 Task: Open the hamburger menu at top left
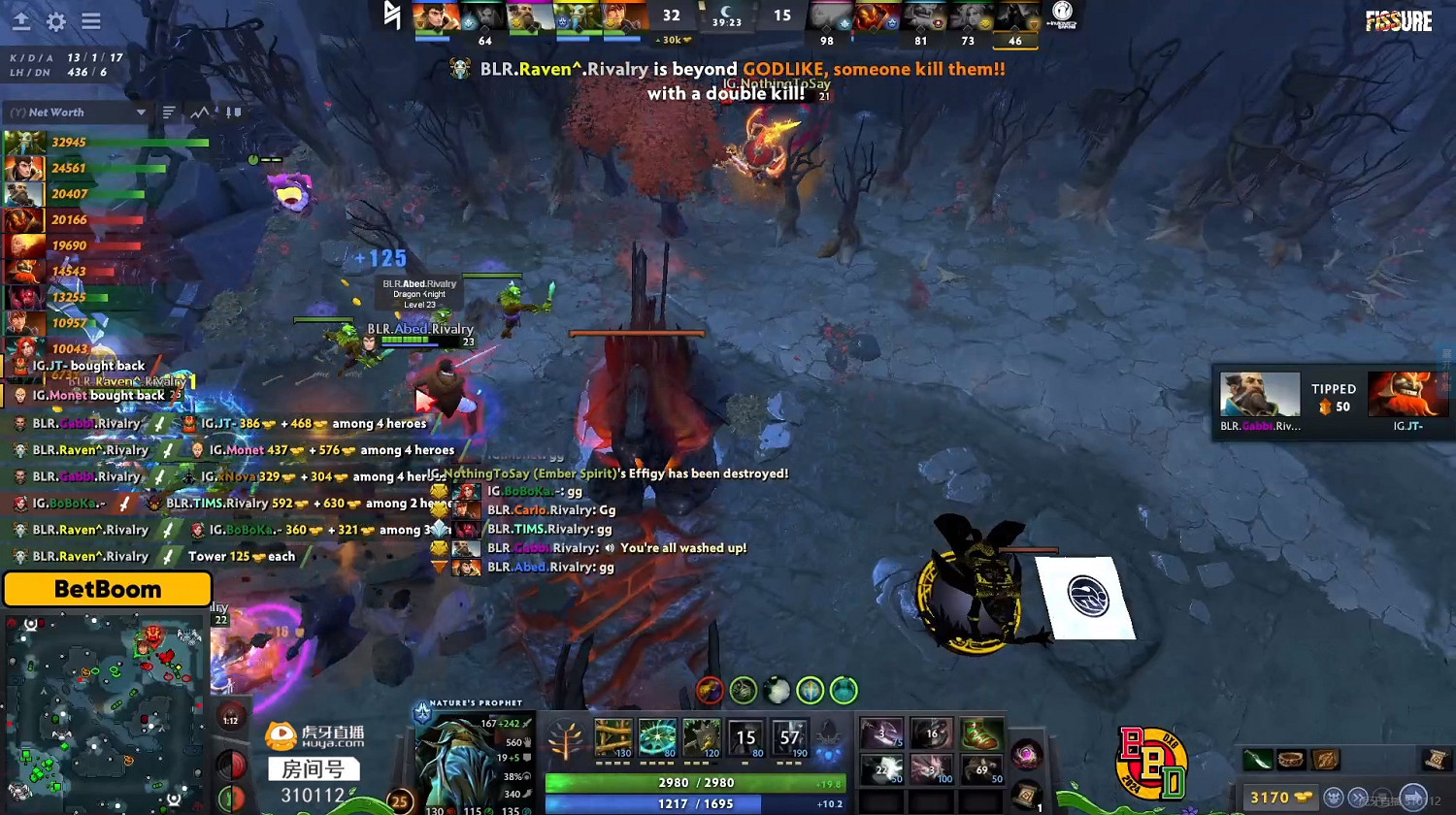92,22
